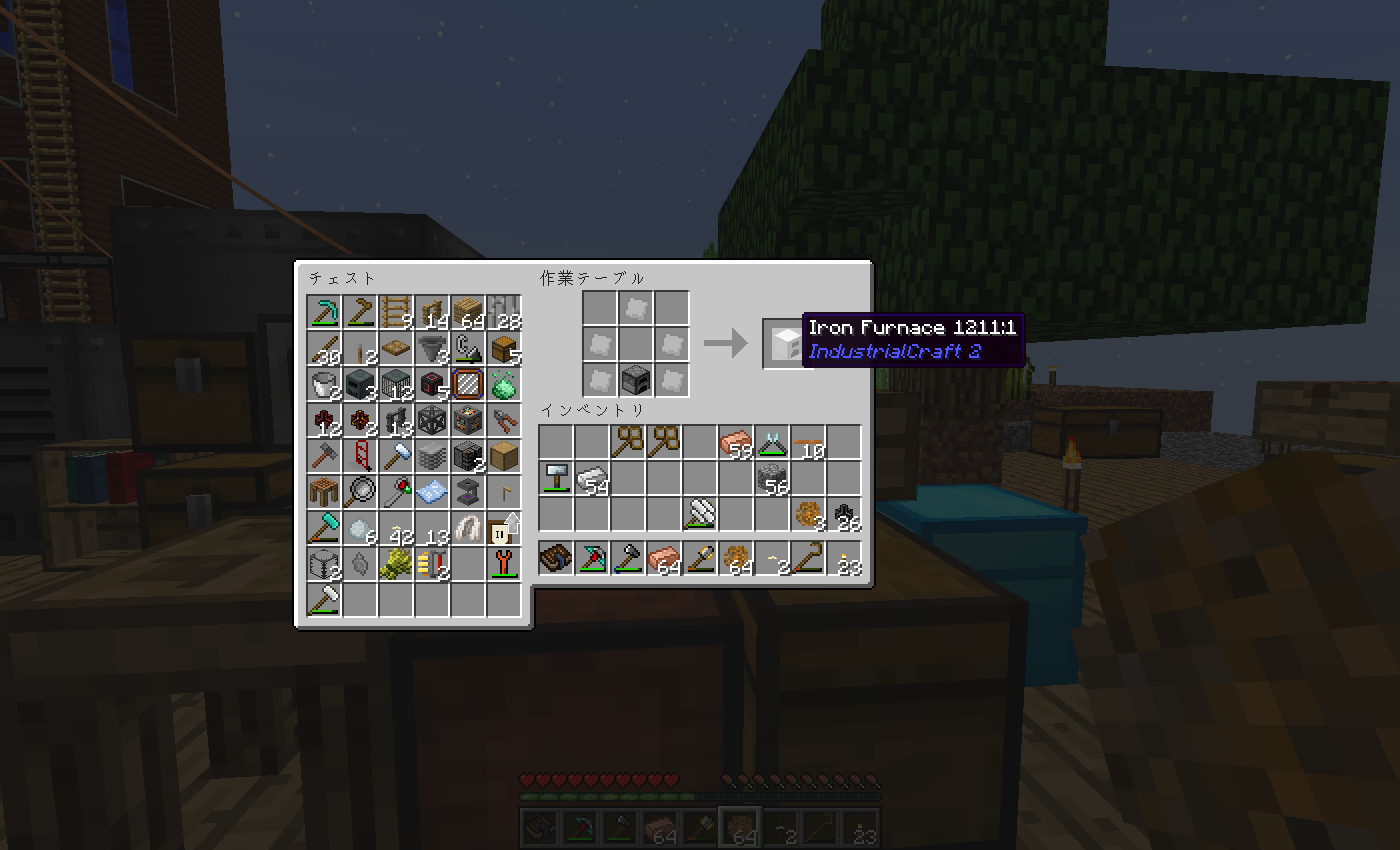The height and width of the screenshot is (850, 1400).
Task: Click the furnace in the crafting grid
Action: 636,380
